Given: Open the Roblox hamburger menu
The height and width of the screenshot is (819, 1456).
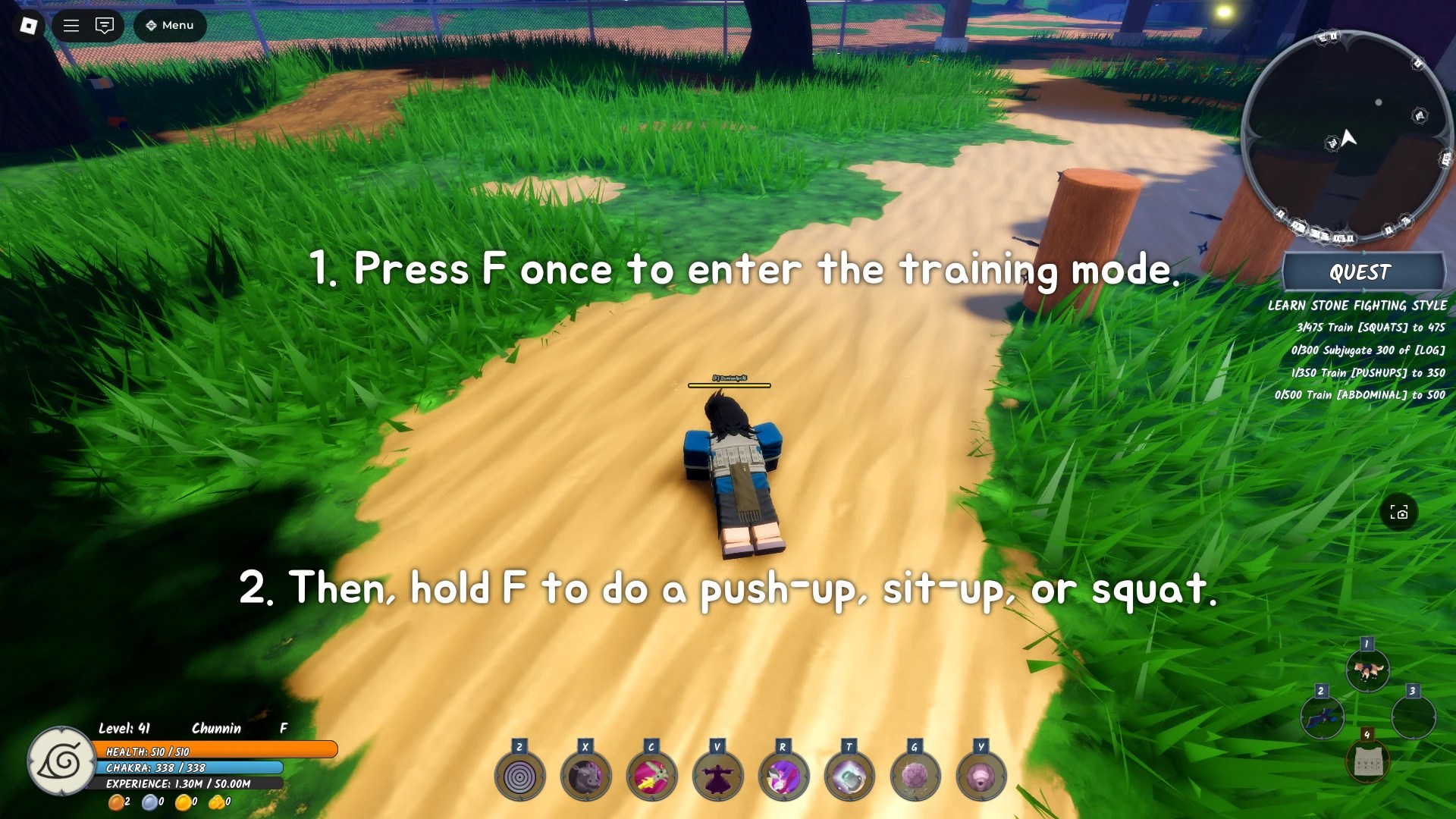Looking at the screenshot, I should (71, 25).
